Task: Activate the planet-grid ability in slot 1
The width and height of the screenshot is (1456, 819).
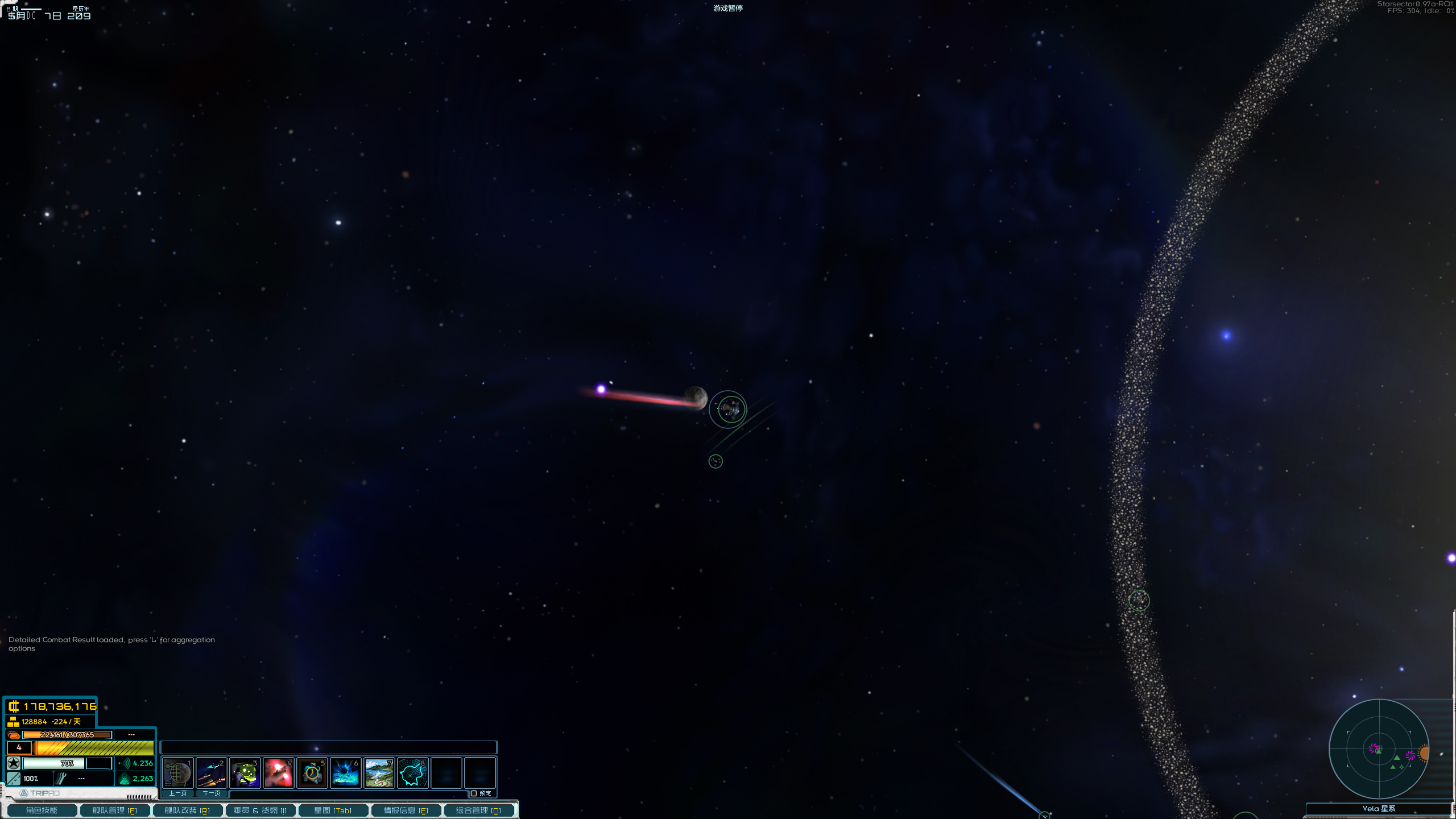Action: pos(177,772)
